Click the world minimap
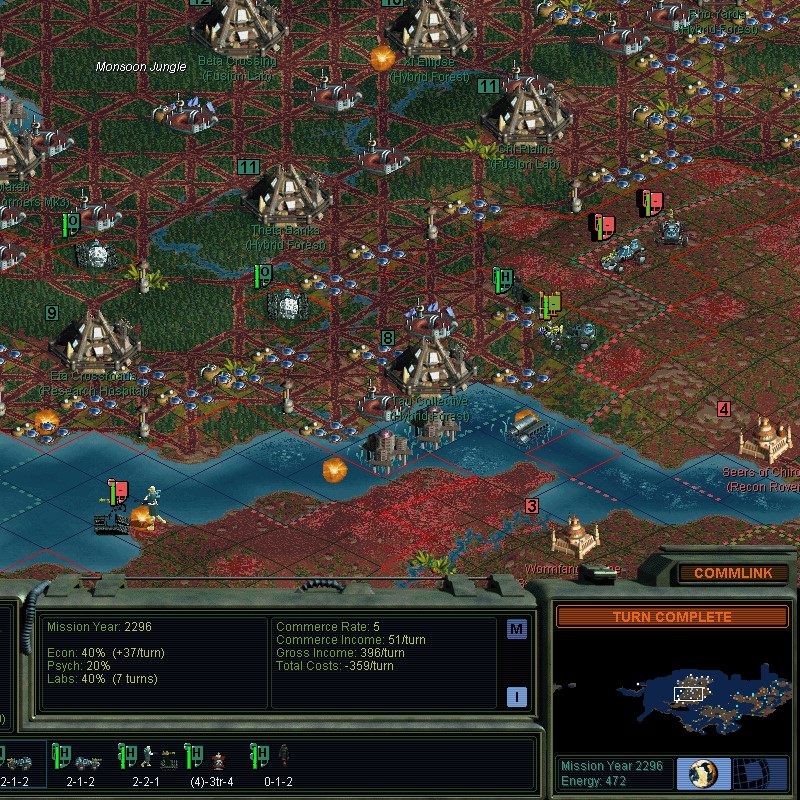 click(x=672, y=692)
